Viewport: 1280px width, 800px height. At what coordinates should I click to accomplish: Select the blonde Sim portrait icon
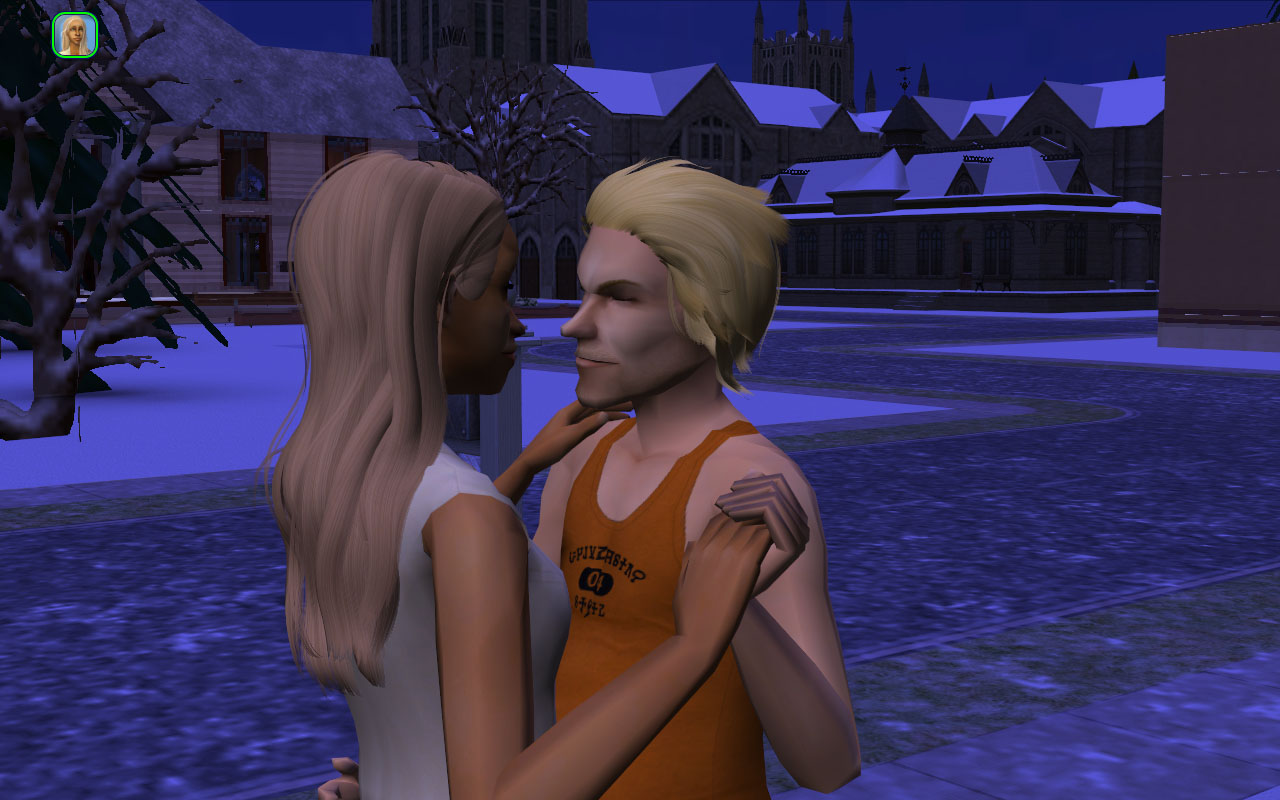tap(74, 35)
